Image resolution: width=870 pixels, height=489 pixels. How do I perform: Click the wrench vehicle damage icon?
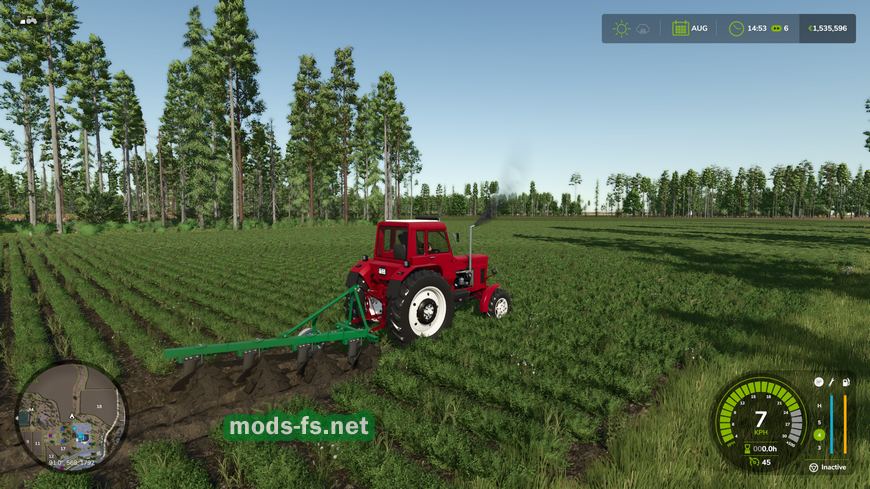[x=832, y=382]
